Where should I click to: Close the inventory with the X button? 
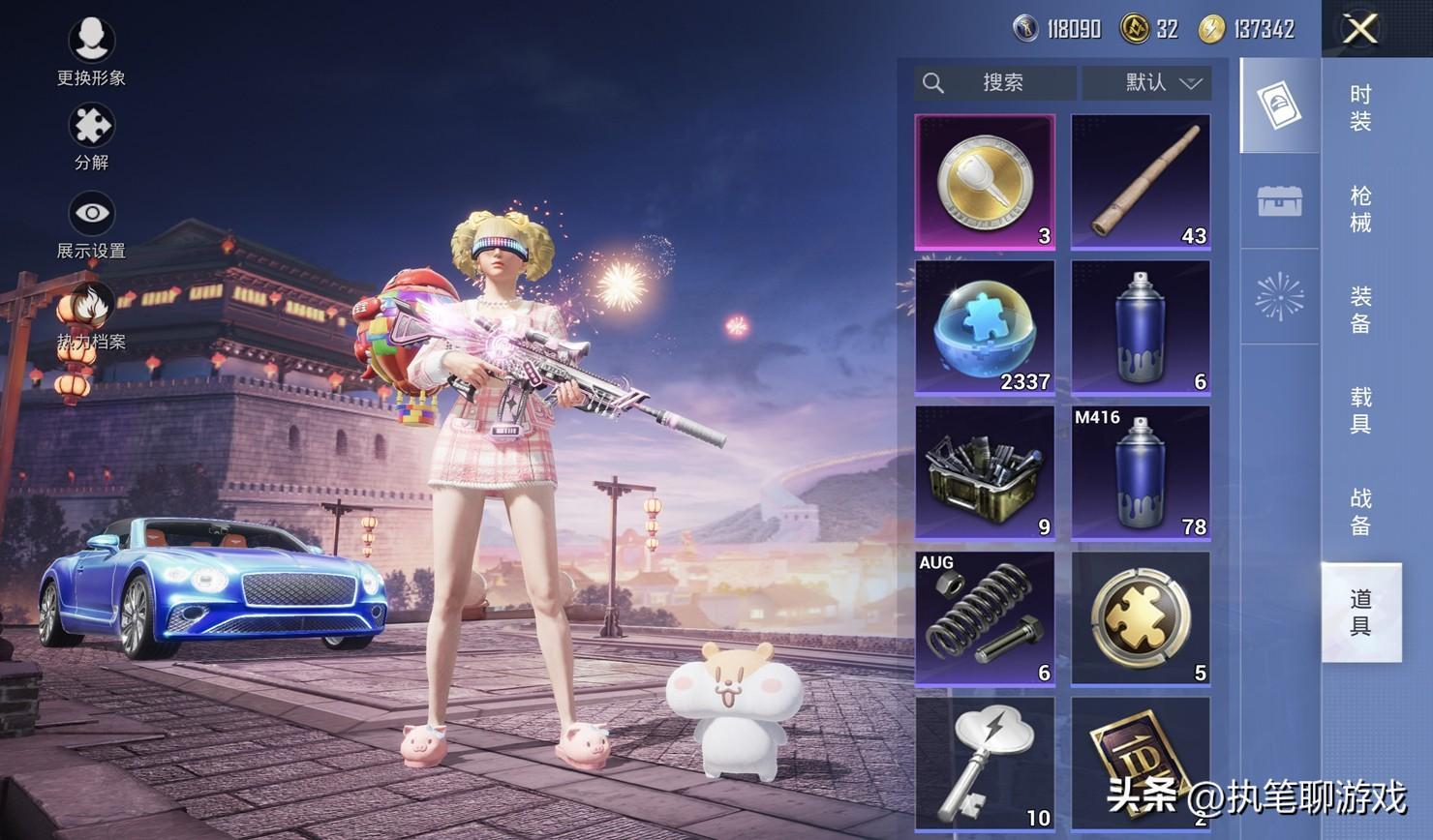(x=1359, y=29)
